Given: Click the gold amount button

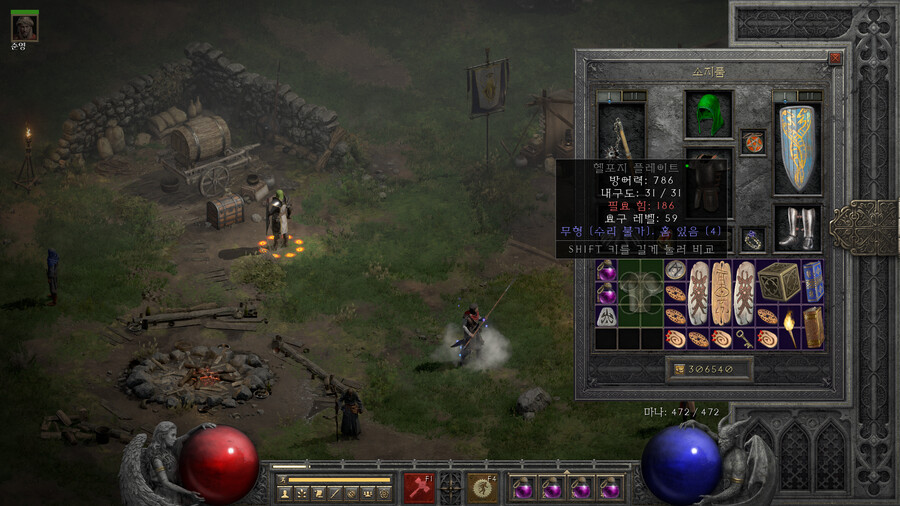Looking at the screenshot, I should click(x=708, y=369).
